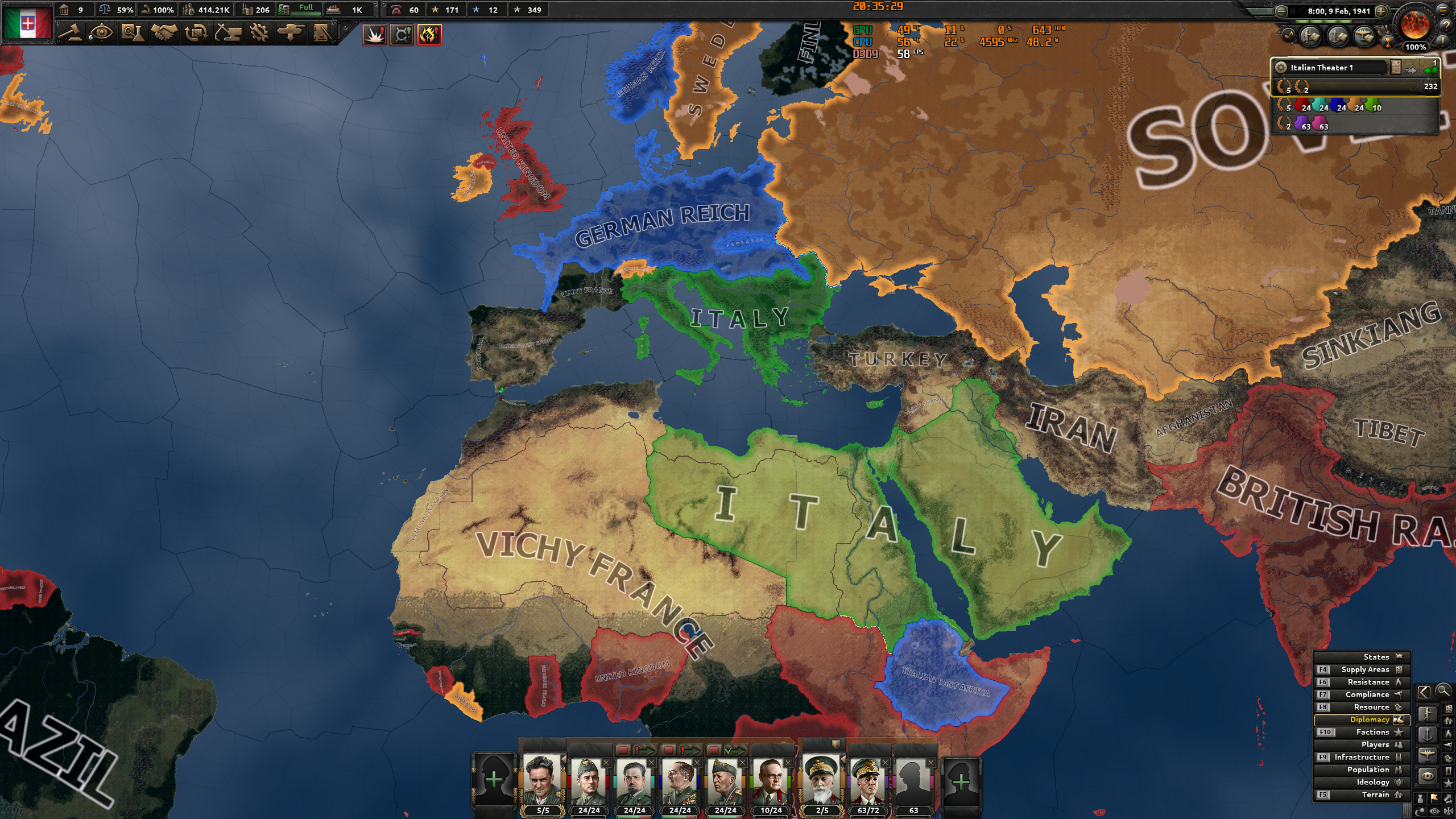
Task: Open the game menu with the hamburger icon
Action: click(x=1442, y=10)
